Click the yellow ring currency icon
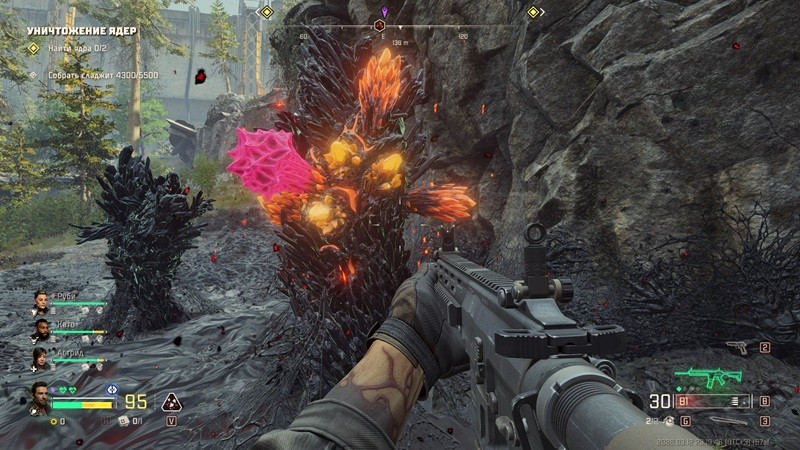 (53, 421)
